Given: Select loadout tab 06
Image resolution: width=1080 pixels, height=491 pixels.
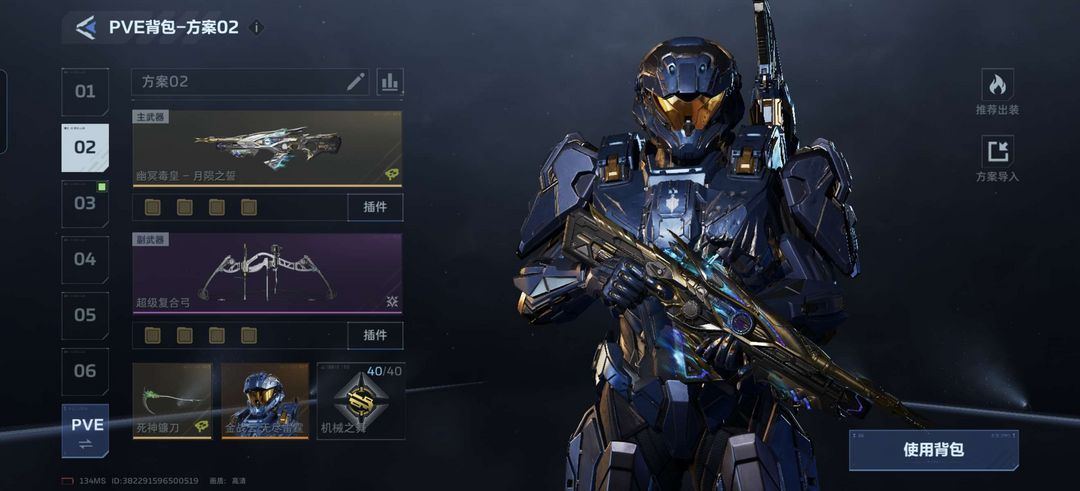Looking at the screenshot, I should tap(85, 371).
